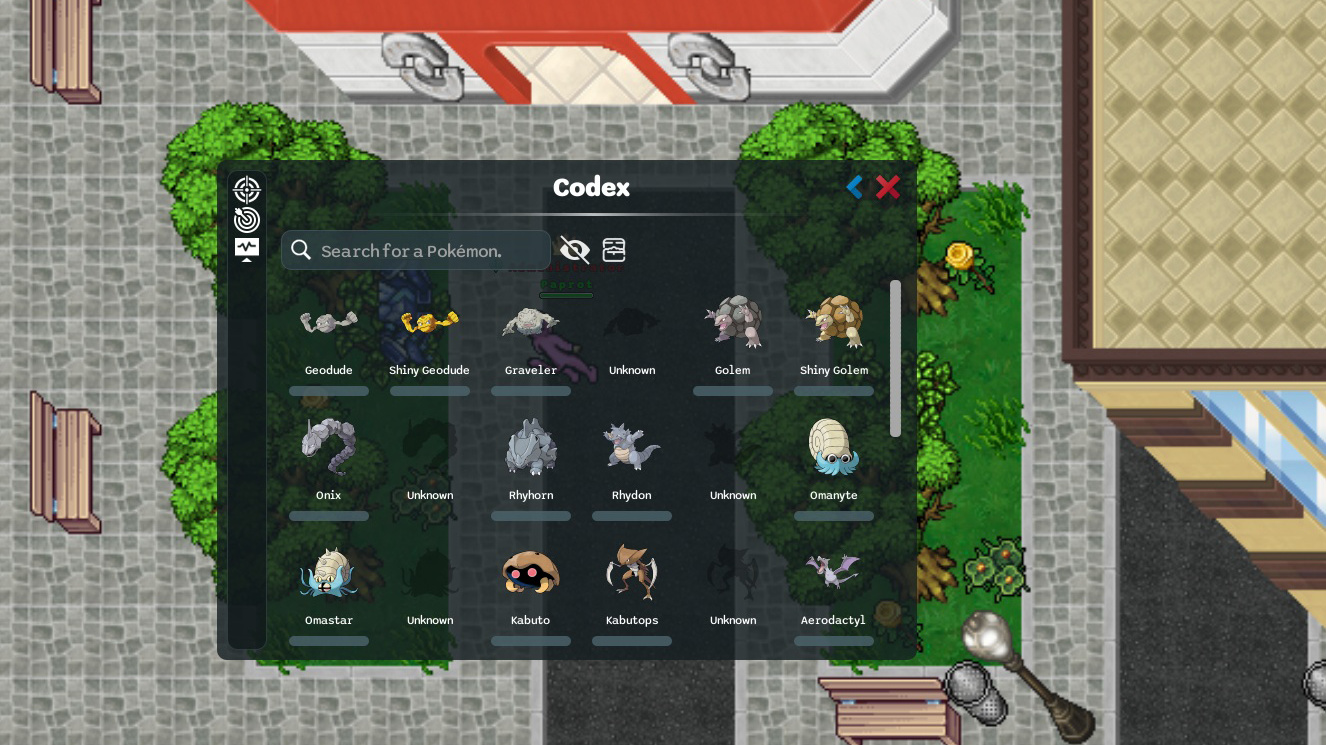Click the activity monitor icon in sidebar
1326x745 pixels.
point(247,245)
